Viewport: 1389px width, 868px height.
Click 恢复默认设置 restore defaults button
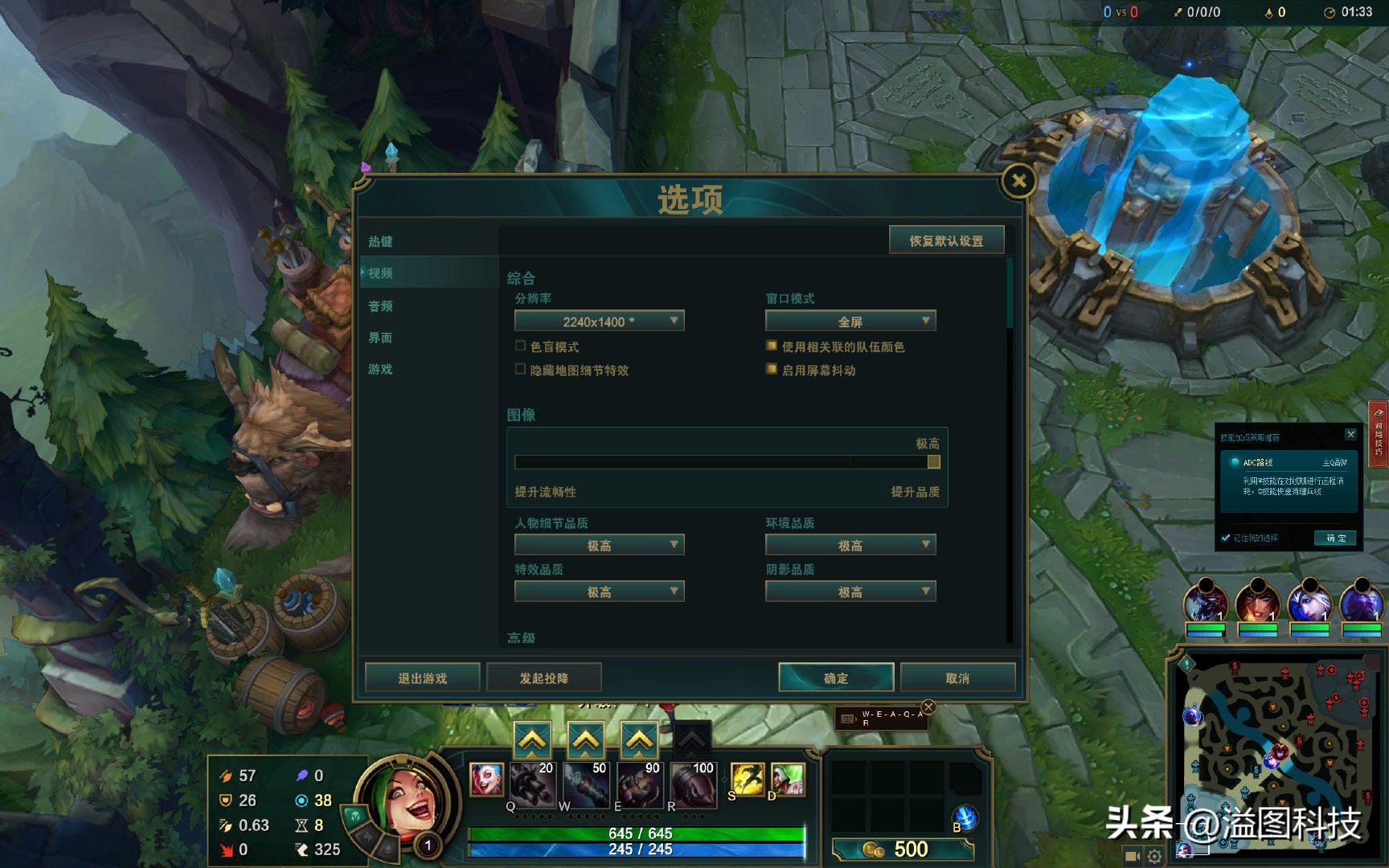946,241
